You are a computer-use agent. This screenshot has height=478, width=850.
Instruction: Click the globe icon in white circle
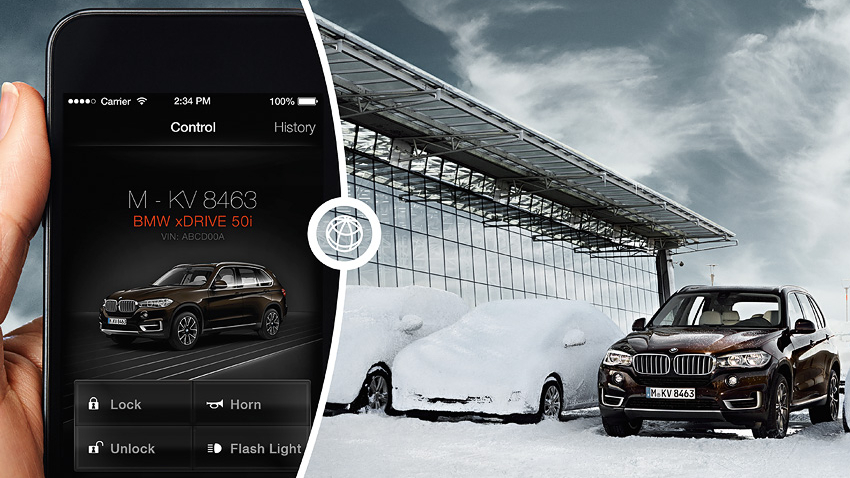[335, 232]
